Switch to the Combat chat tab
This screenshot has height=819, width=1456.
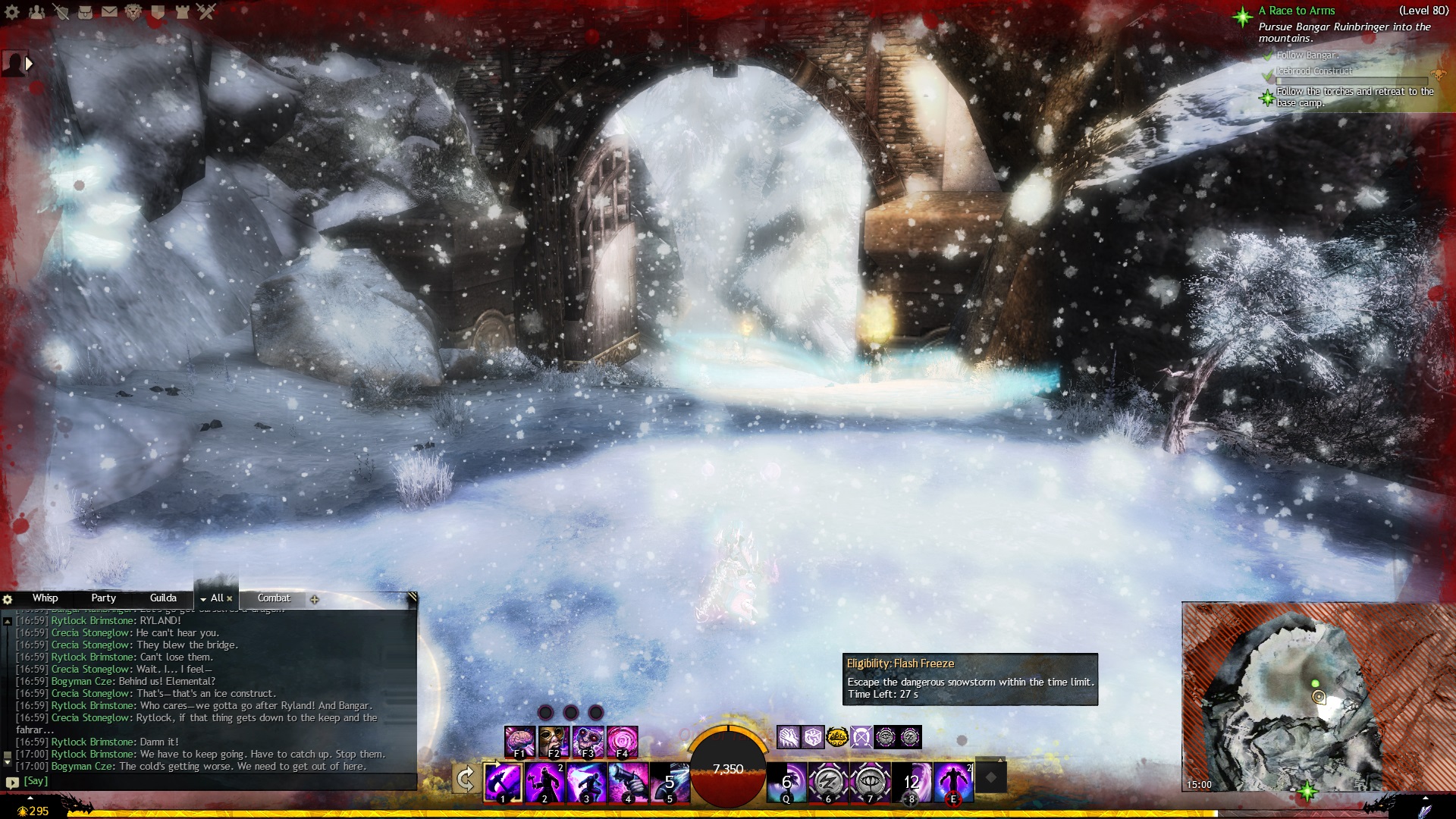(x=274, y=598)
